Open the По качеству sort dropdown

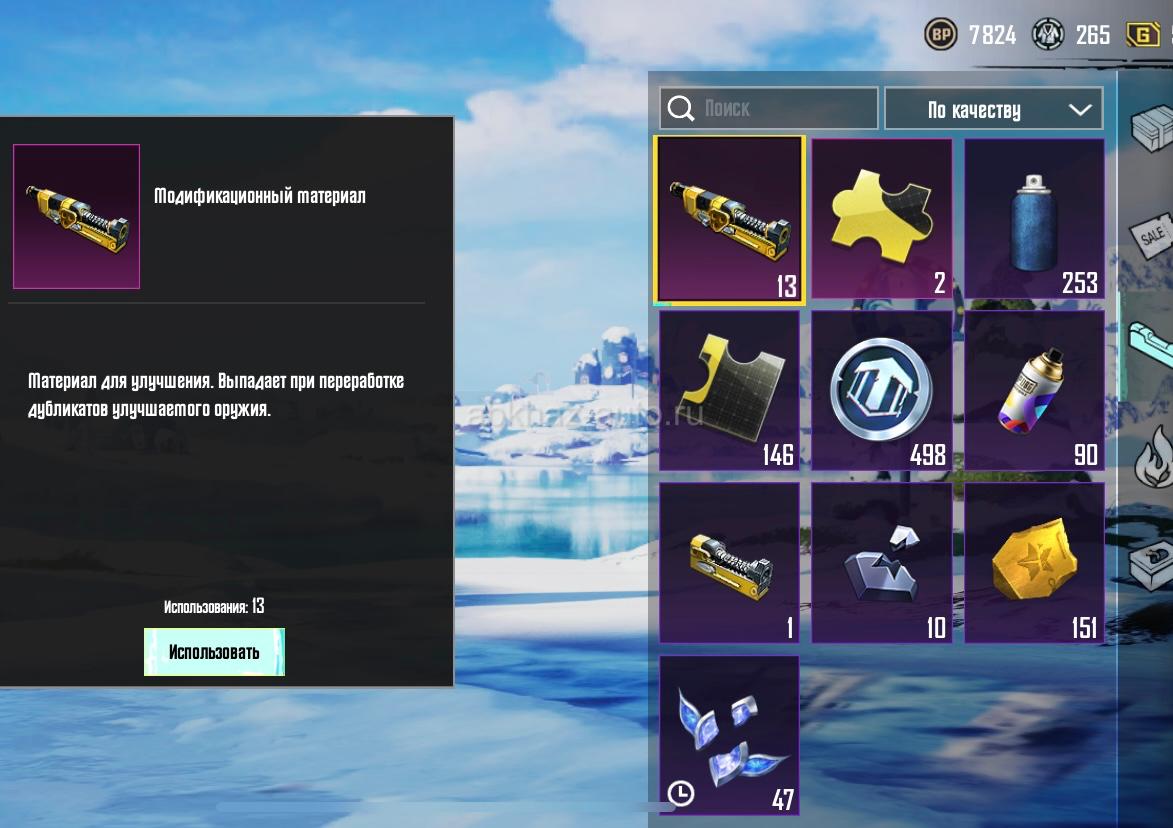click(x=993, y=109)
